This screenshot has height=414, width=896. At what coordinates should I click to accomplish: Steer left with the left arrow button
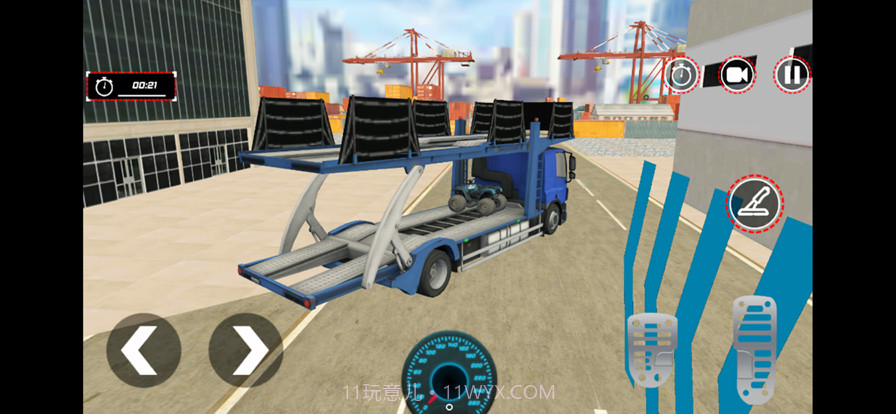pyautogui.click(x=143, y=350)
